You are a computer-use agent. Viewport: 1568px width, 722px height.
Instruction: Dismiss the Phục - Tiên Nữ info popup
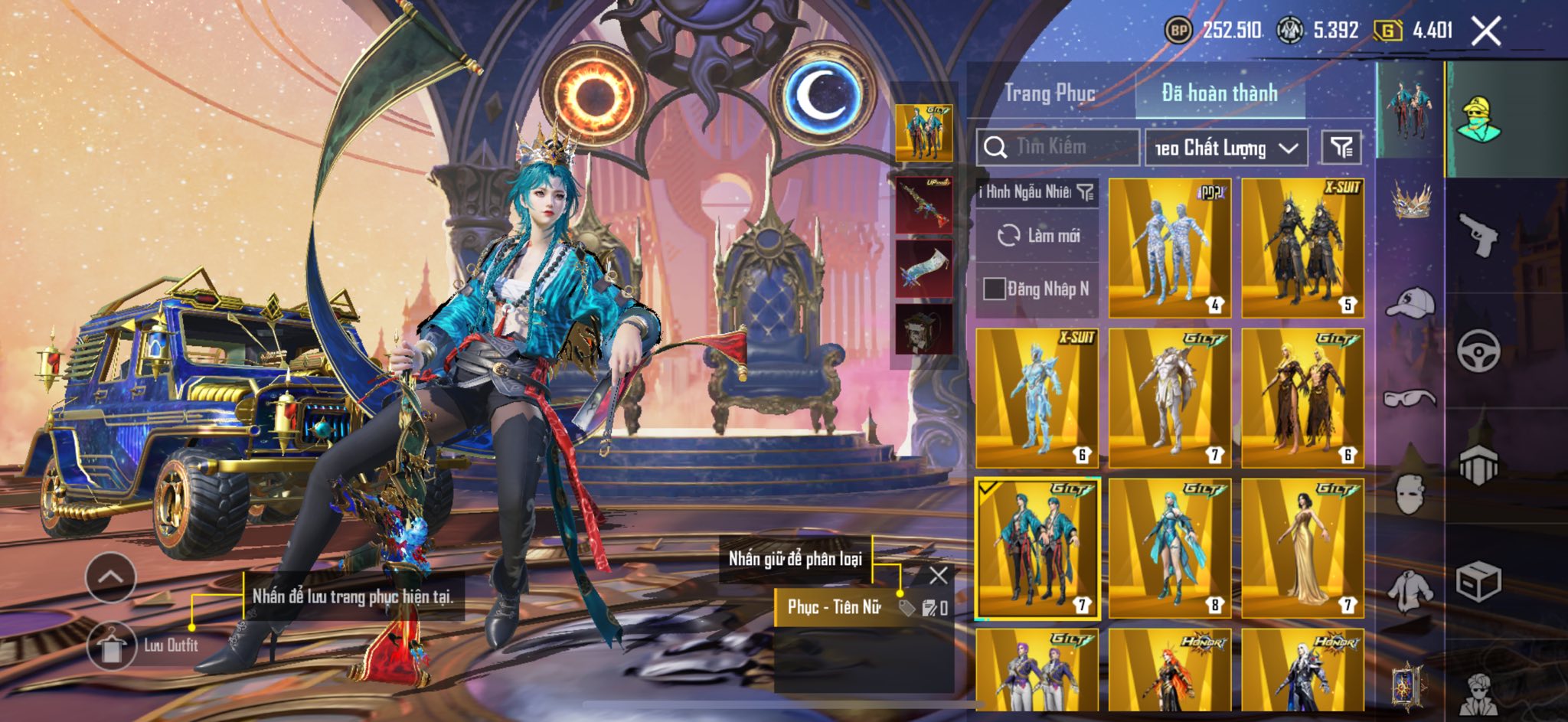pos(938,576)
